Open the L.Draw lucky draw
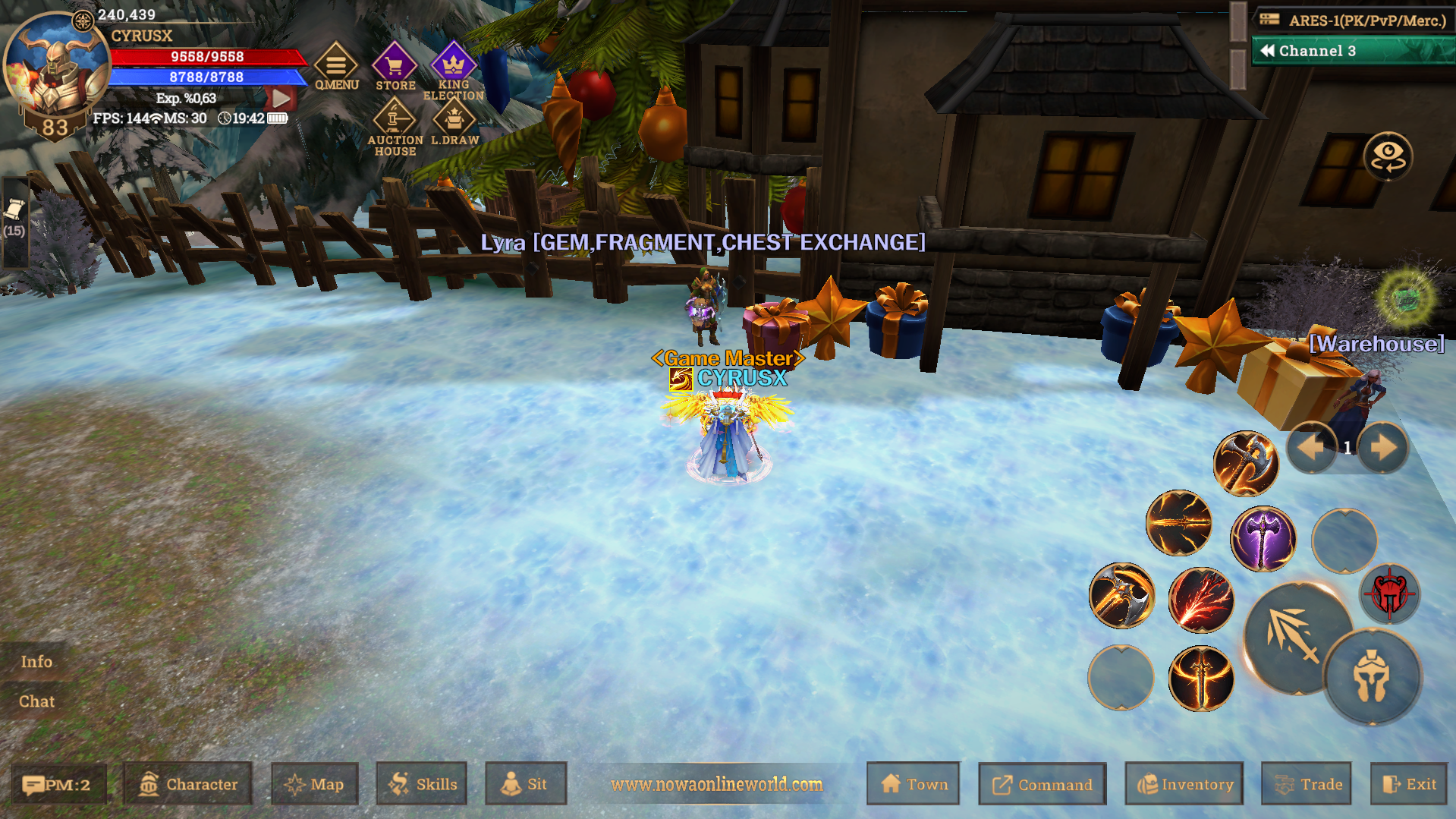This screenshot has width=1456, height=819. click(454, 123)
